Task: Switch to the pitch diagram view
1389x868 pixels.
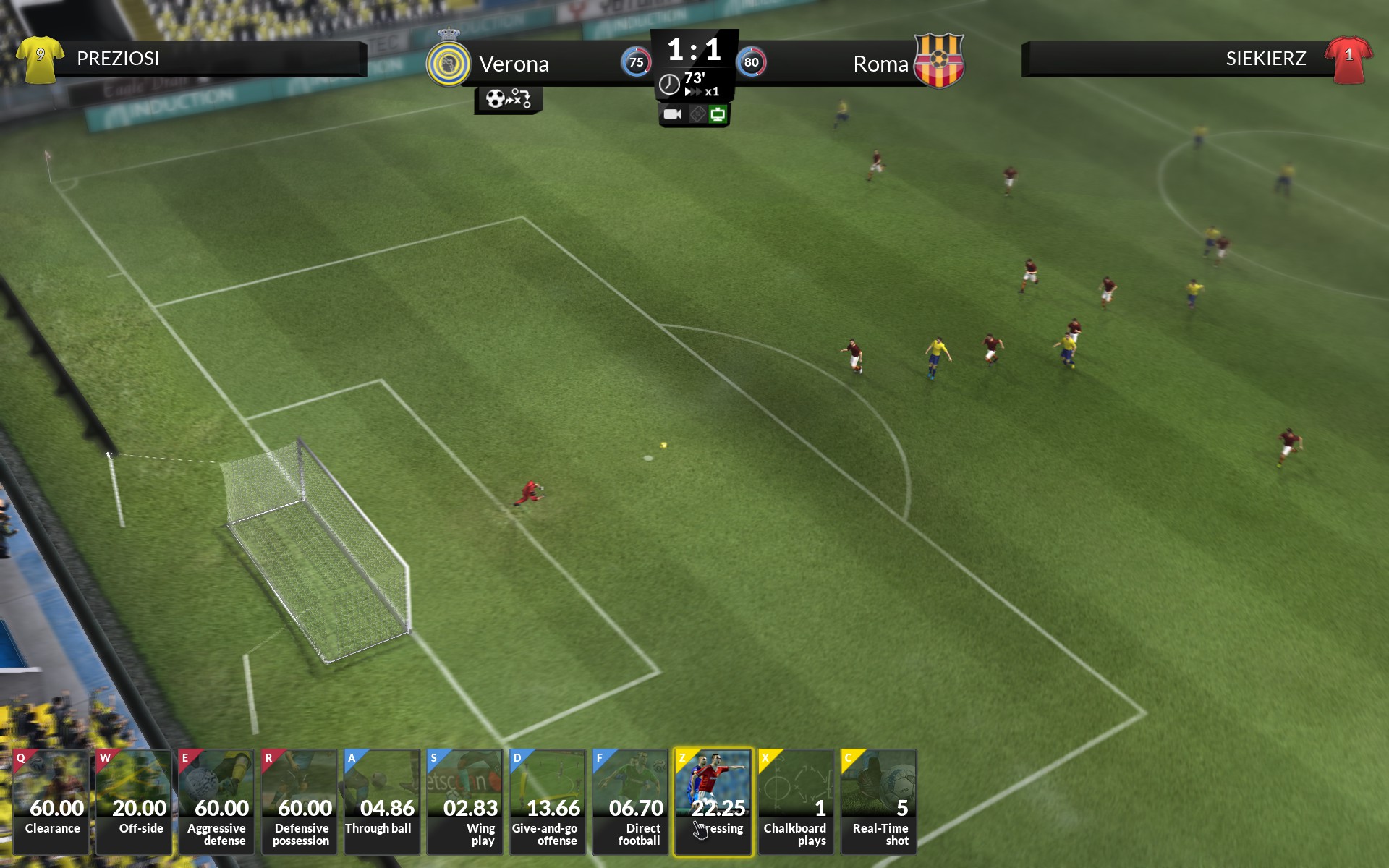Action: tap(697, 114)
